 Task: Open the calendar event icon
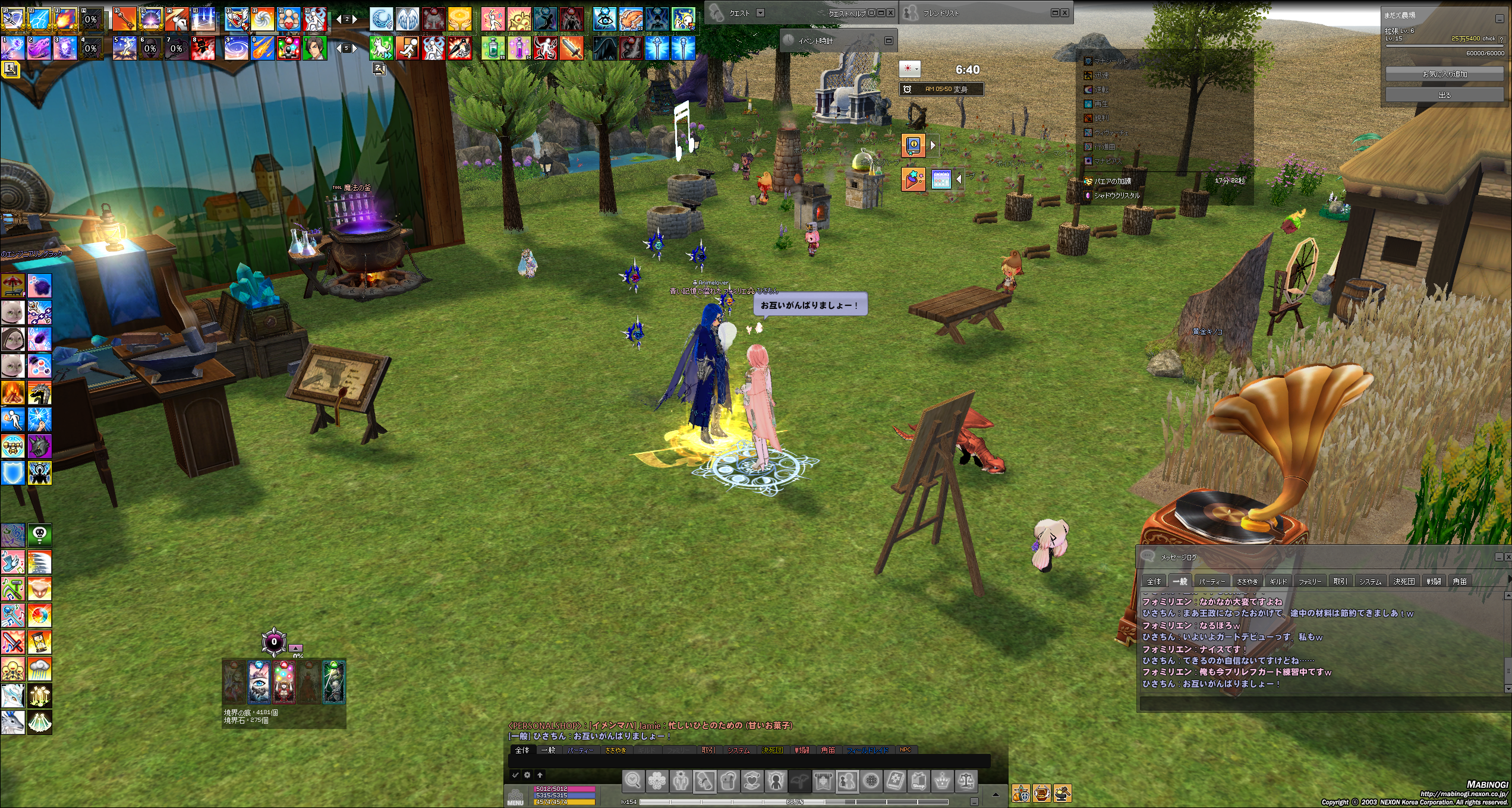[941, 179]
